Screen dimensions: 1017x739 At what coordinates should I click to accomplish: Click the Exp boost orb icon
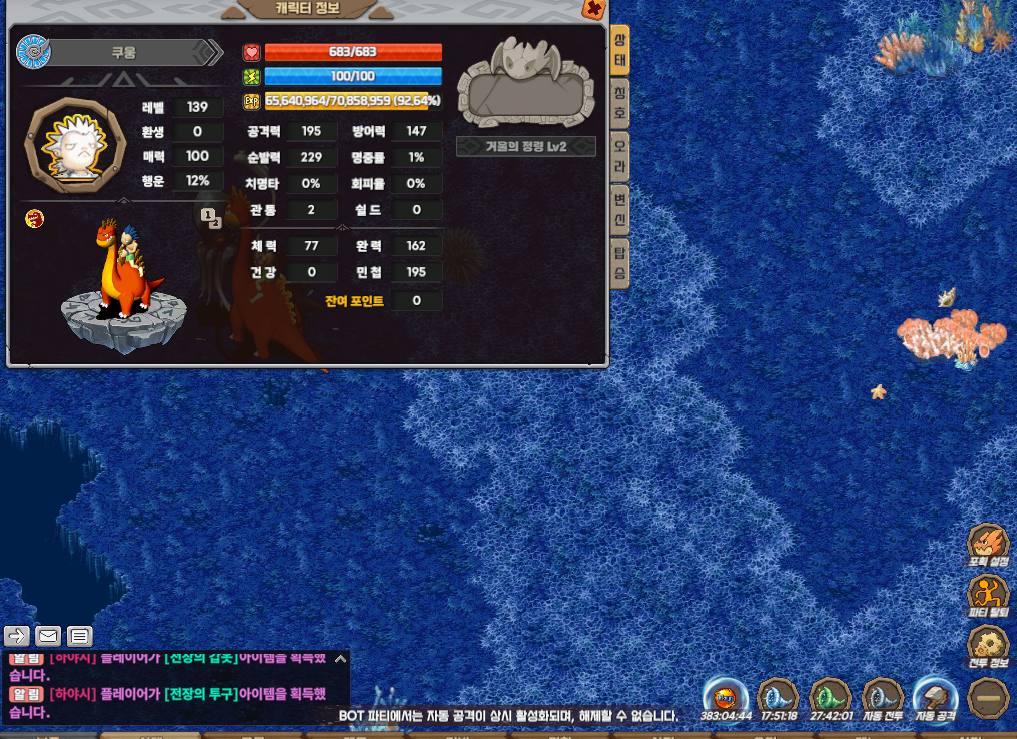[726, 697]
